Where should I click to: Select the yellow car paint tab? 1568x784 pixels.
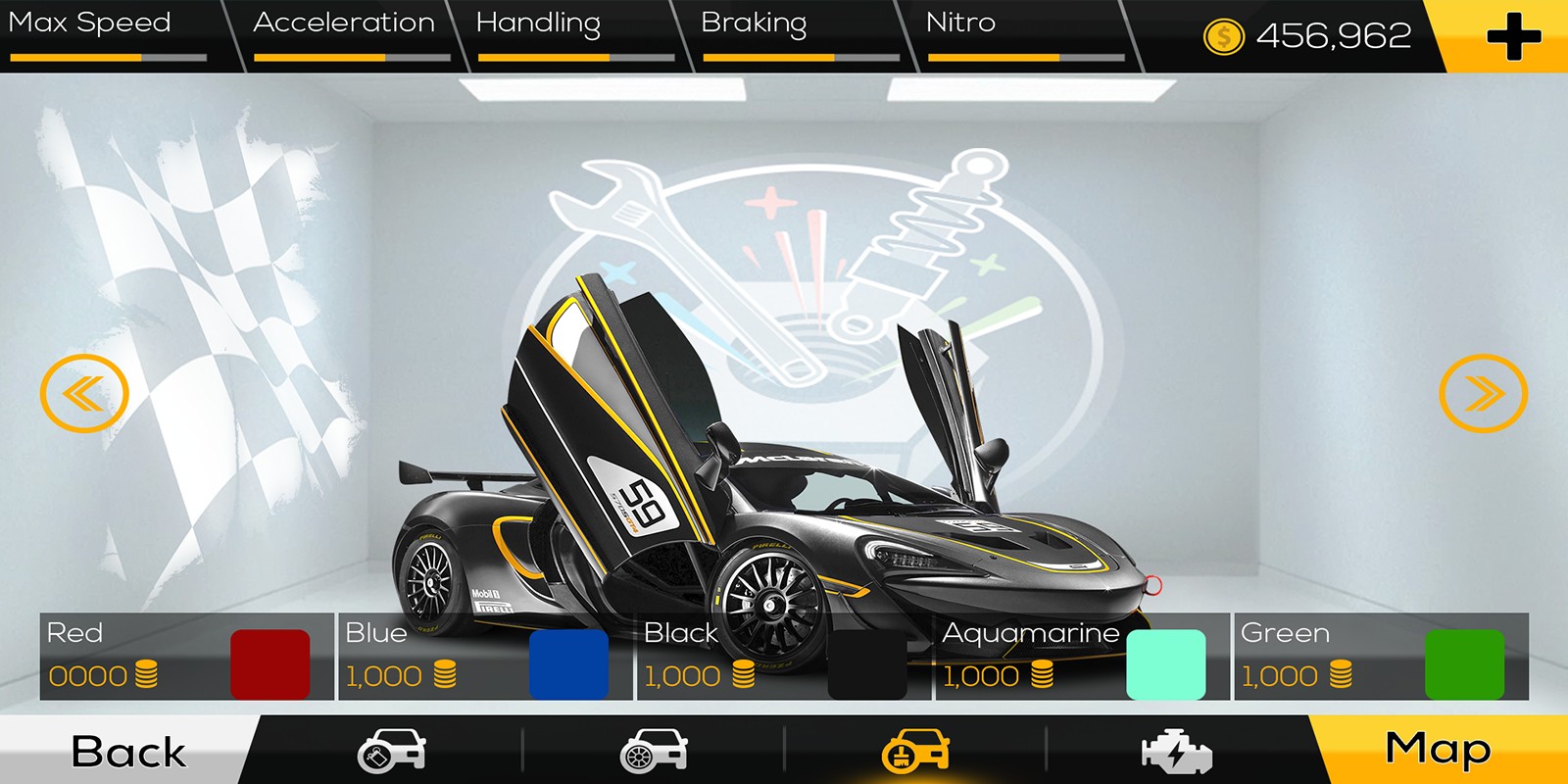point(915,752)
